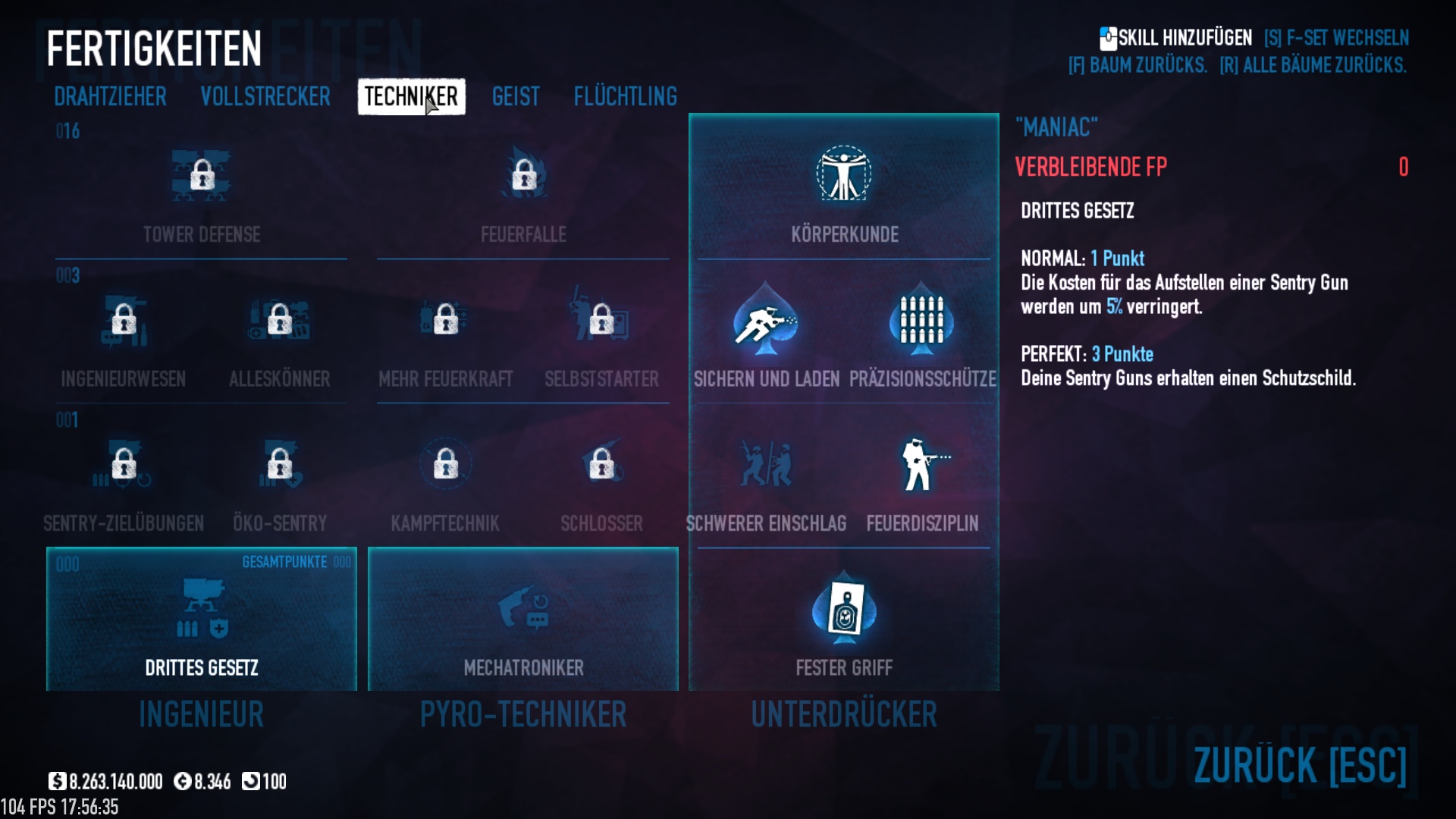Show the Geist skill tree
Screen dimensions: 1456x819
(x=516, y=97)
